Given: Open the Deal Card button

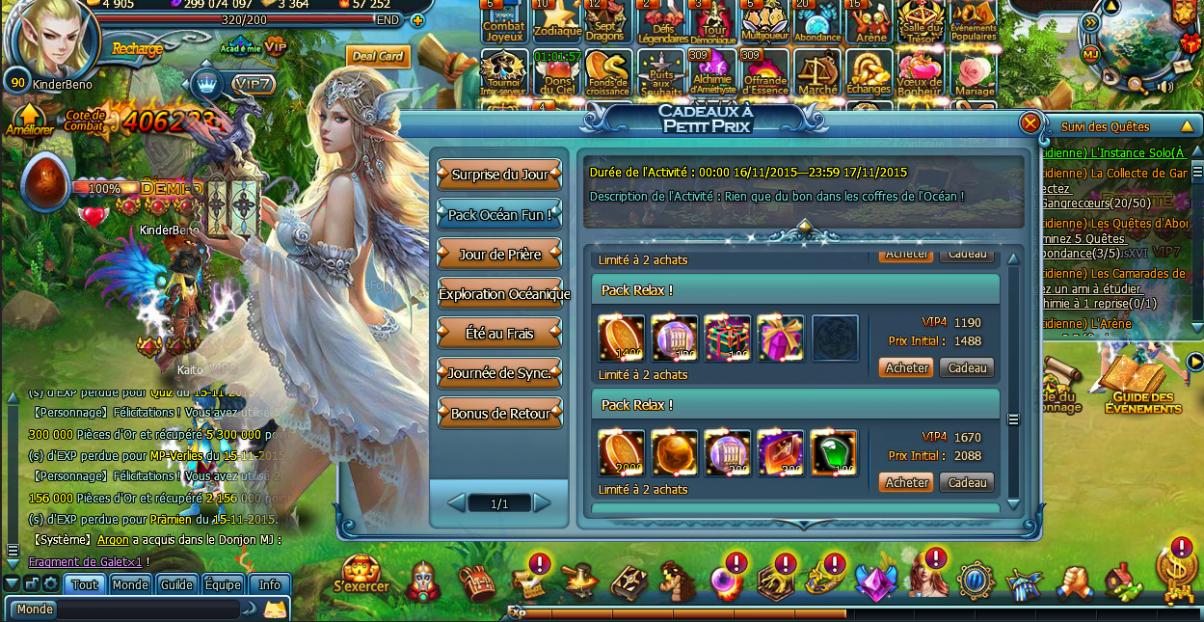Looking at the screenshot, I should pyautogui.click(x=376, y=57).
